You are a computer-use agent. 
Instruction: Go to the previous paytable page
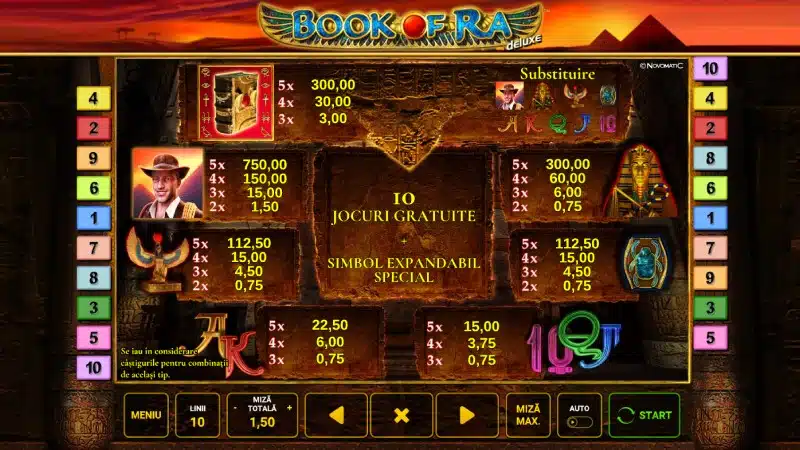coord(336,415)
